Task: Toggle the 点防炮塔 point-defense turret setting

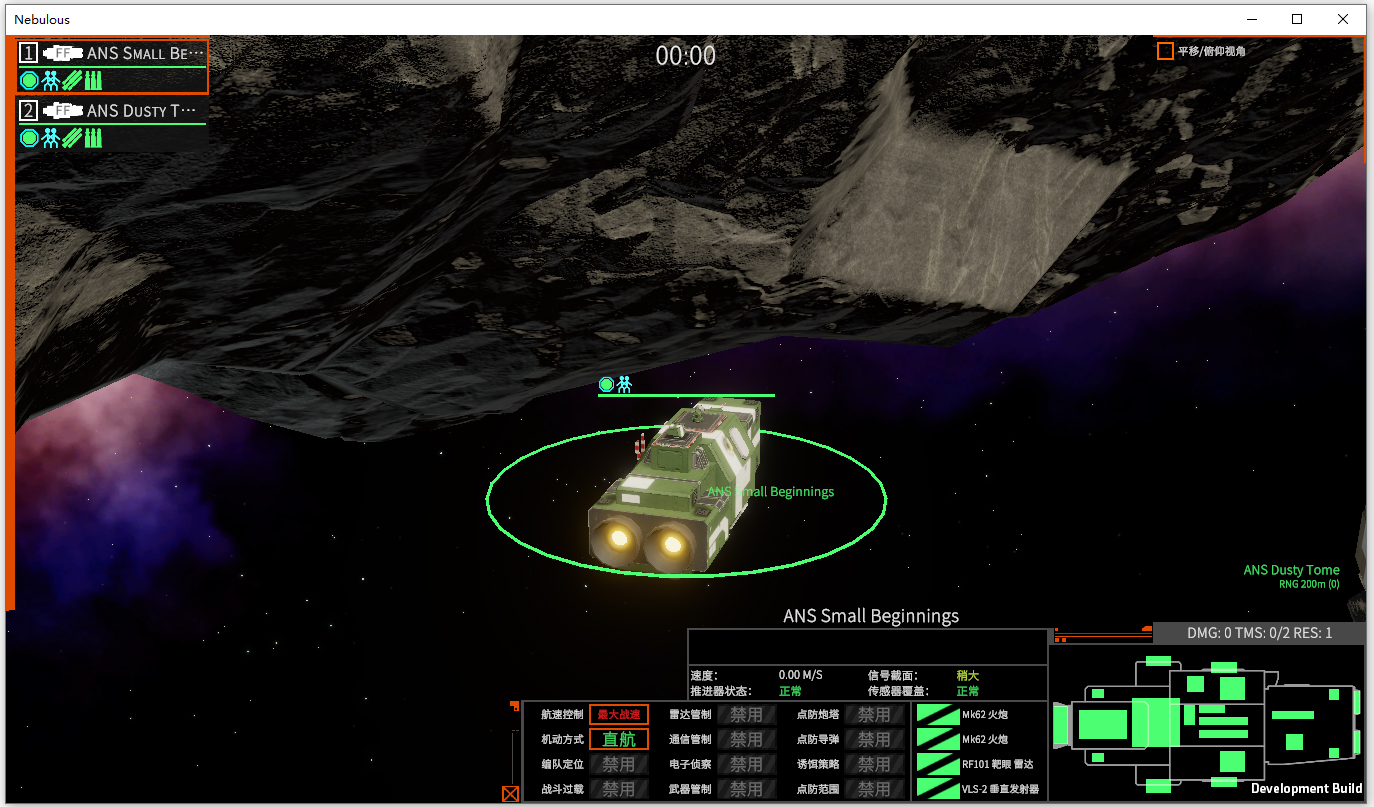Action: point(874,715)
